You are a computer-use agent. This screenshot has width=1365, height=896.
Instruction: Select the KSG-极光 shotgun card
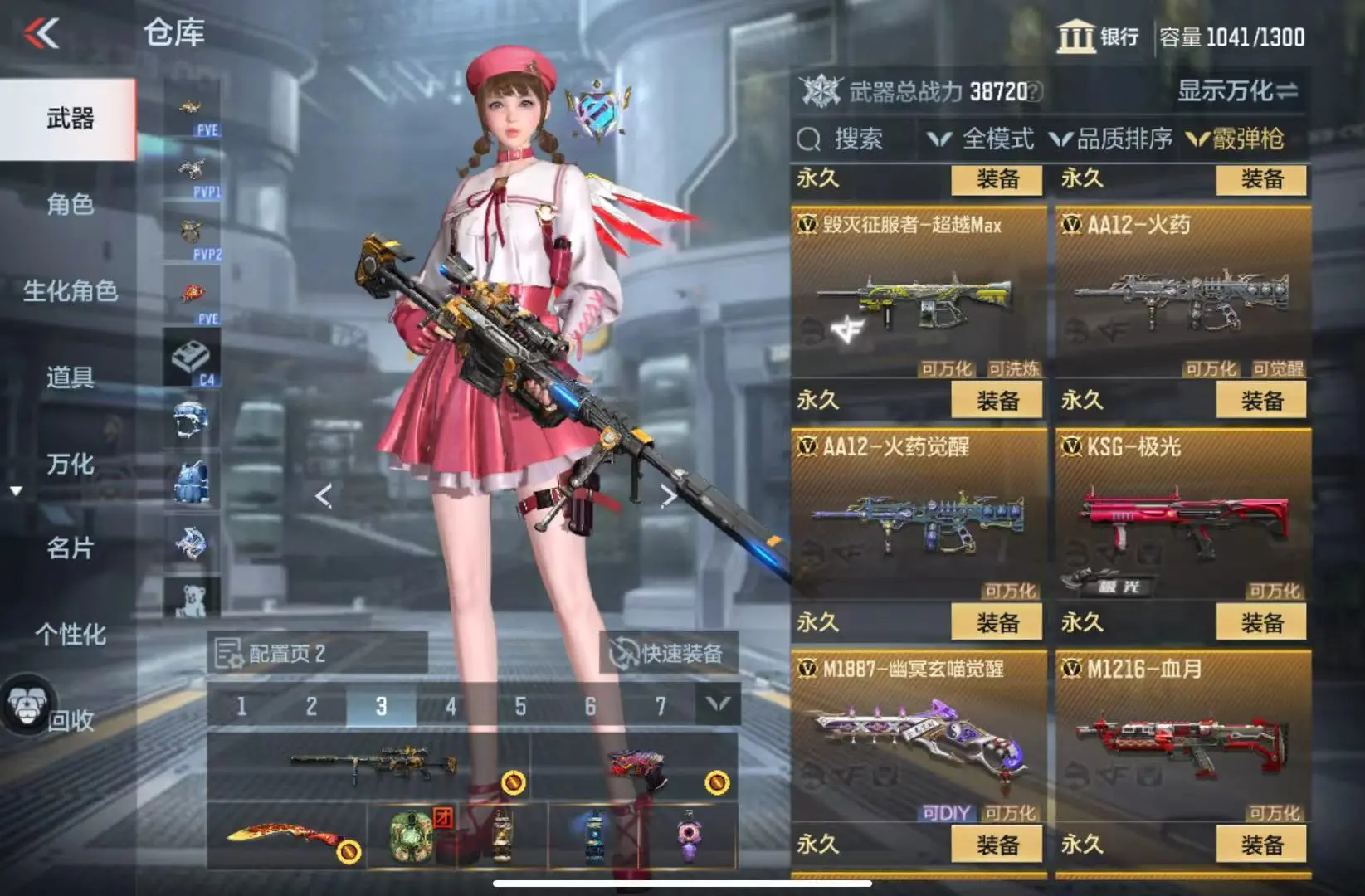pos(1182,514)
